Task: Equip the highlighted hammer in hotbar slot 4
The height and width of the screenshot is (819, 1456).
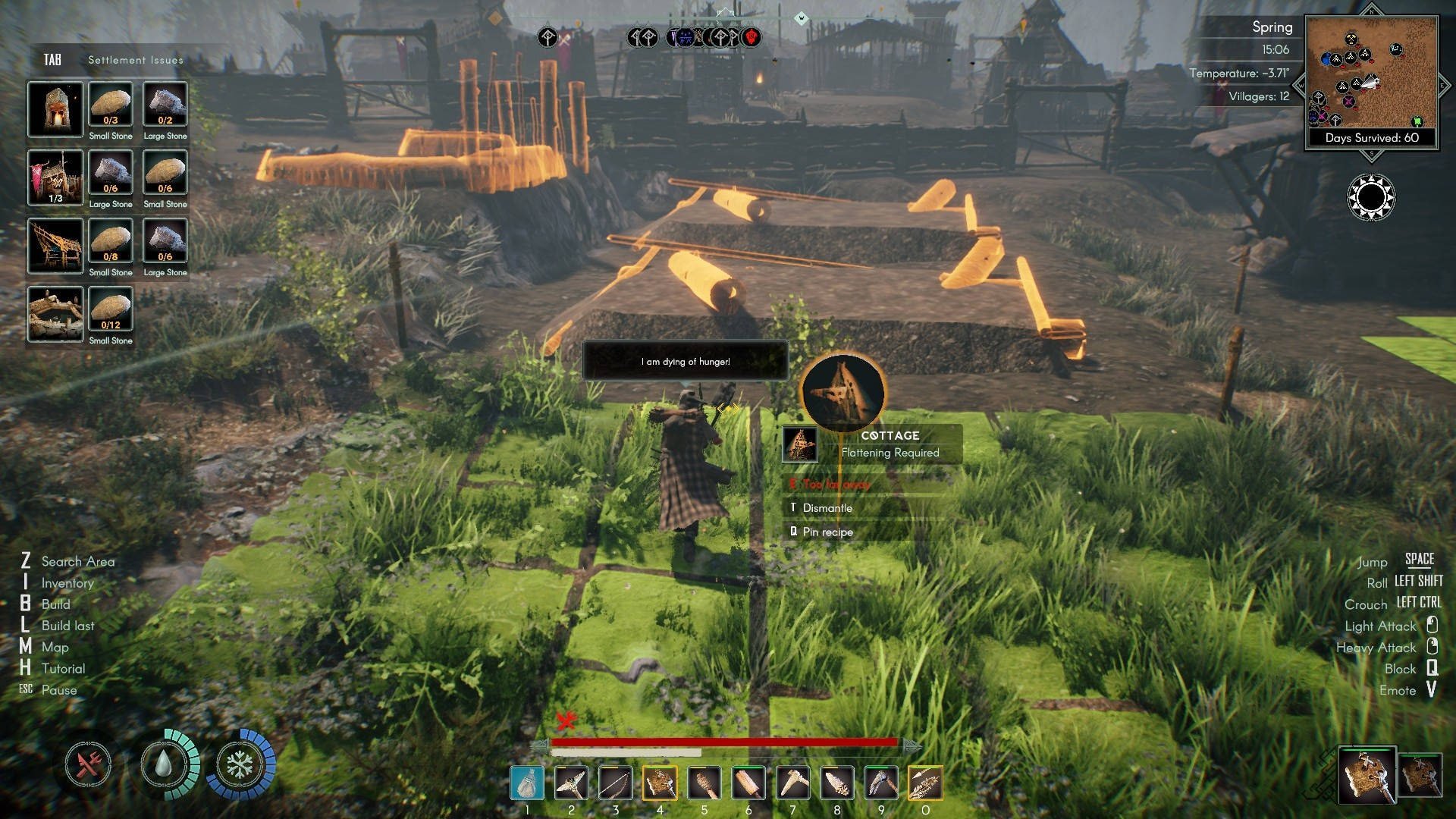Action: (x=660, y=783)
